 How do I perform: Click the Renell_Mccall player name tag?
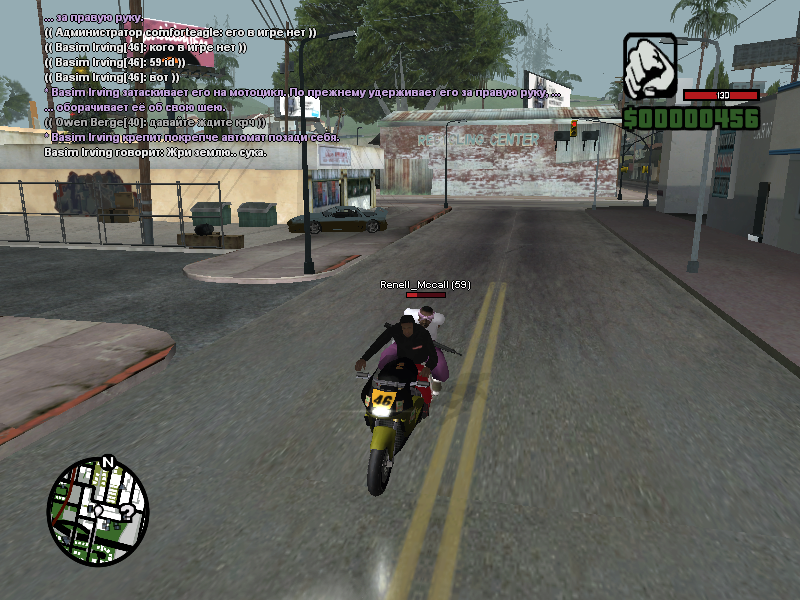click(x=425, y=285)
